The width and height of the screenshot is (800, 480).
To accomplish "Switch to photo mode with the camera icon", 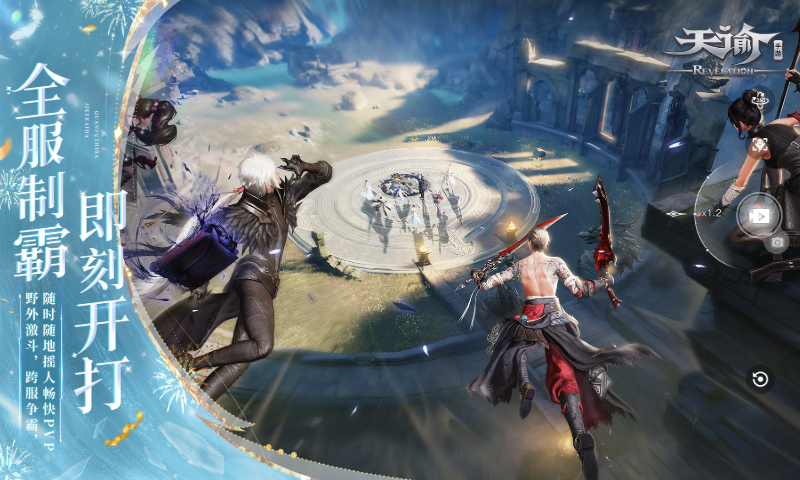I will 775,242.
